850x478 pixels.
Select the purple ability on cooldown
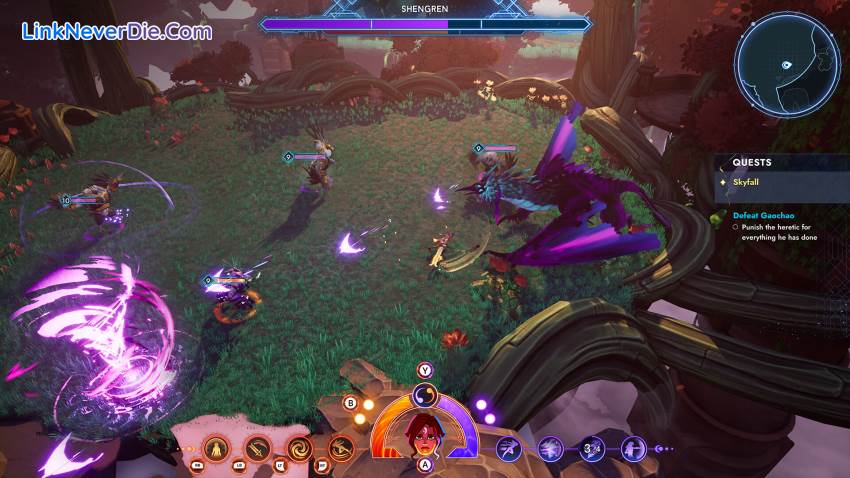[x=592, y=449]
